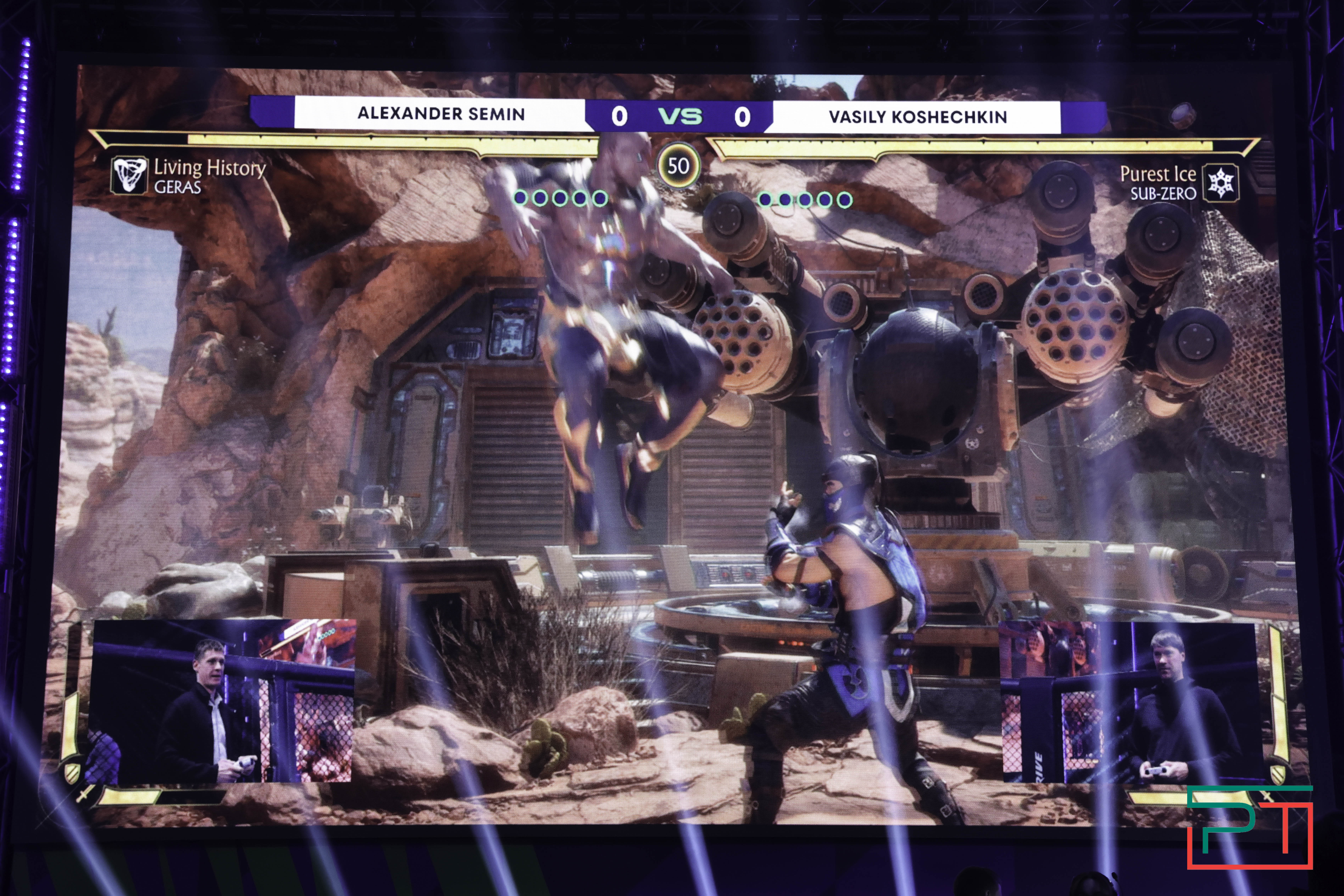This screenshot has width=1344, height=896.
Task: Click the Sub-Zero Purest Ice snowflake icon
Action: pyautogui.click(x=1221, y=183)
